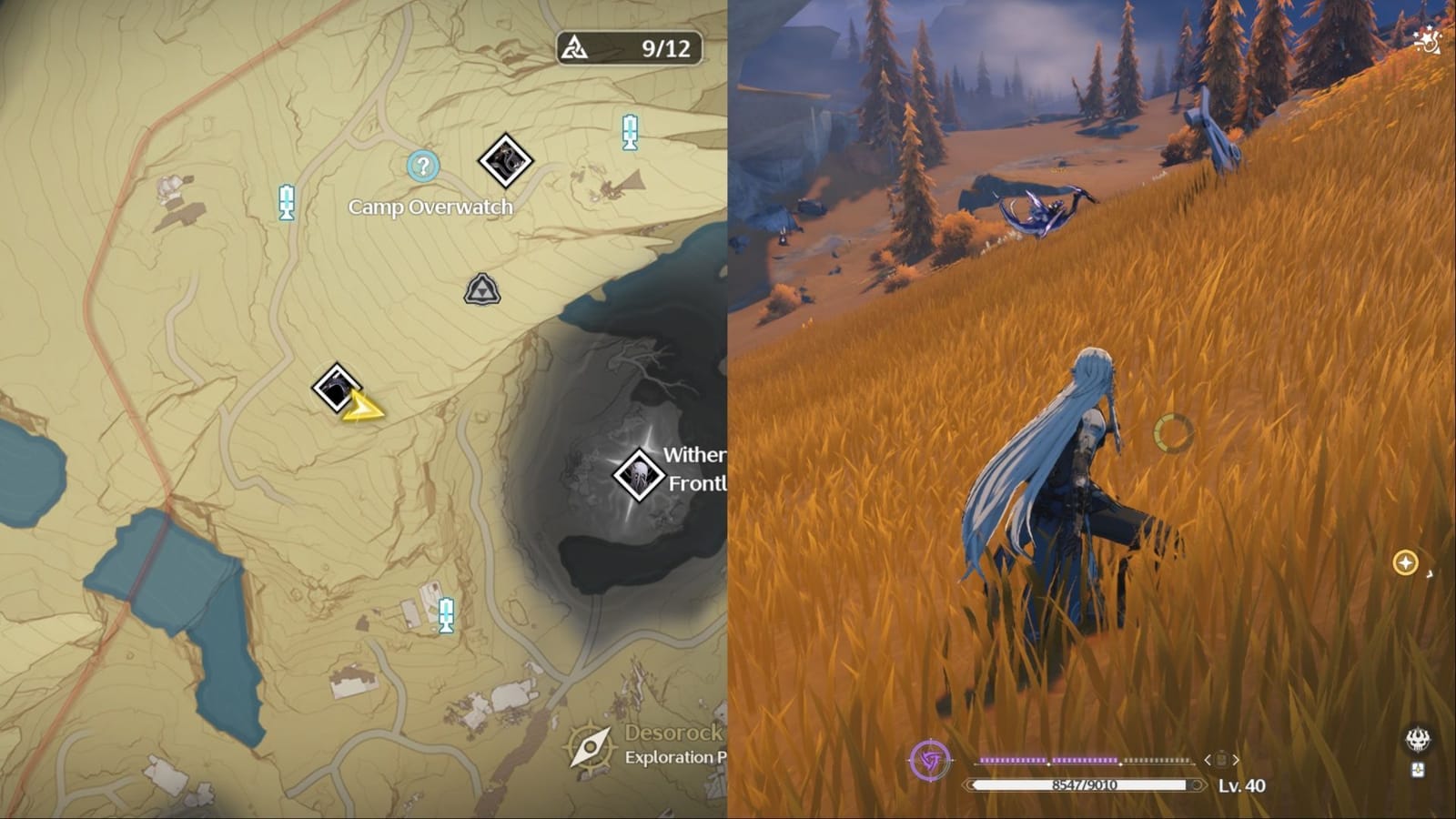Open Desorock Exploration Progress compass
This screenshot has width=1456, height=819.
coord(589,746)
